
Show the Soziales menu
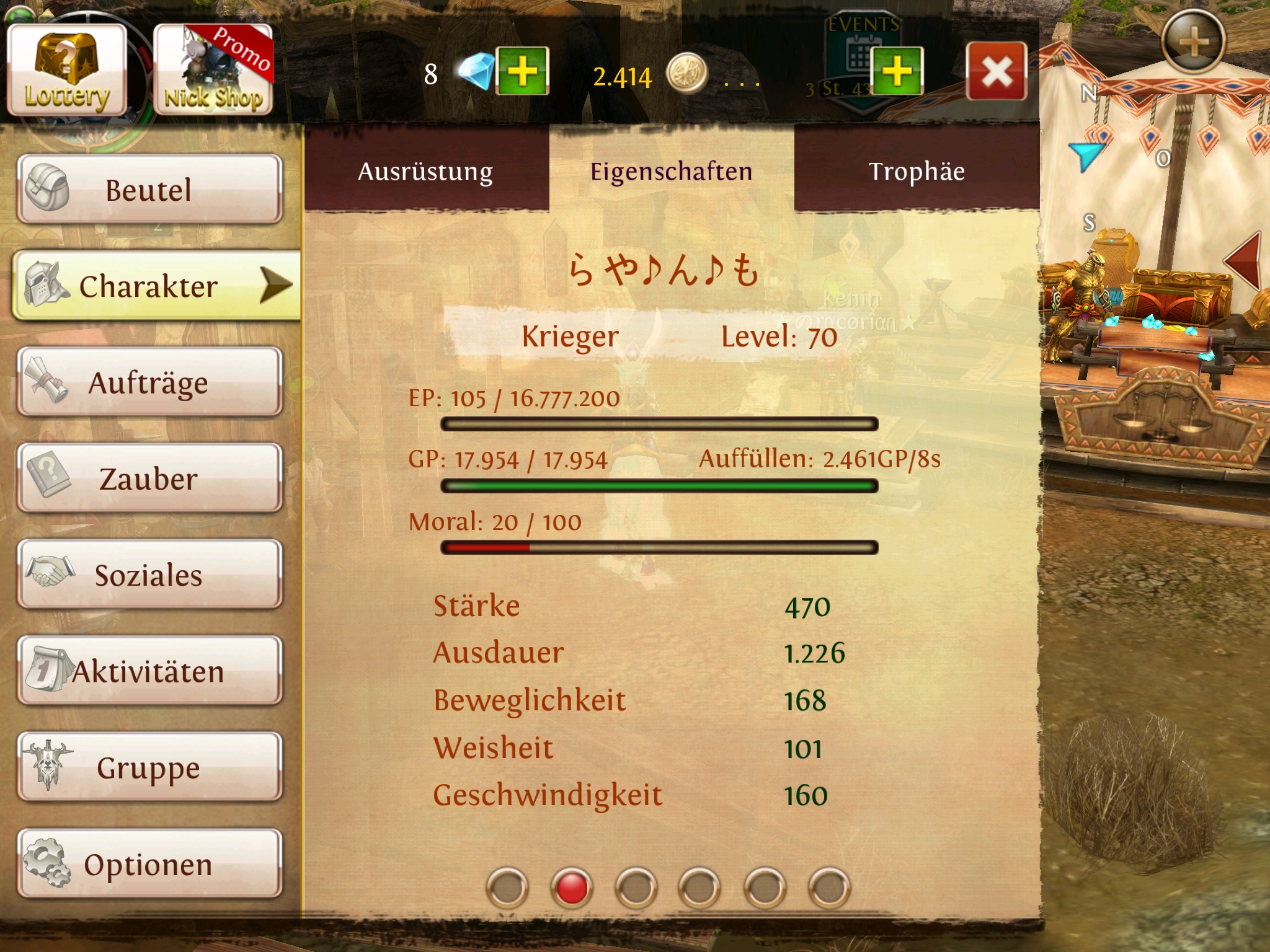(149, 575)
